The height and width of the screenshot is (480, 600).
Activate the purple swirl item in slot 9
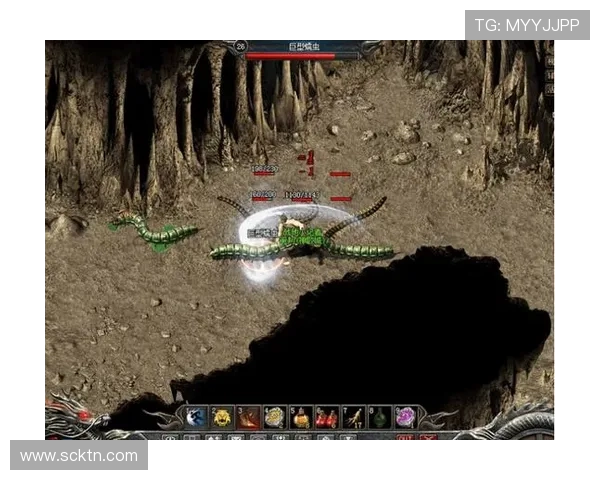point(405,417)
